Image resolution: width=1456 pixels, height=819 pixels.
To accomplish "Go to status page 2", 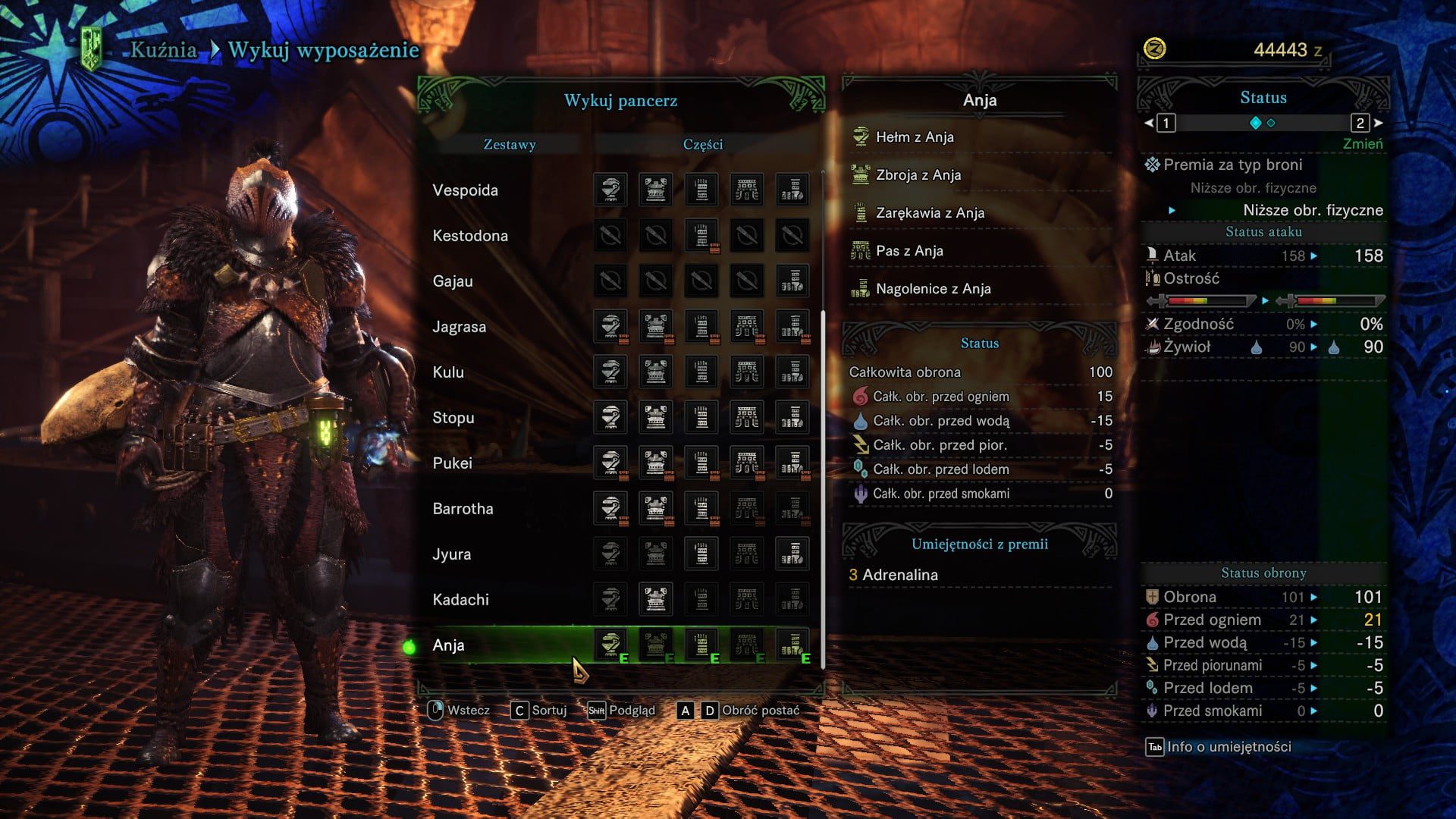I will tap(1360, 123).
